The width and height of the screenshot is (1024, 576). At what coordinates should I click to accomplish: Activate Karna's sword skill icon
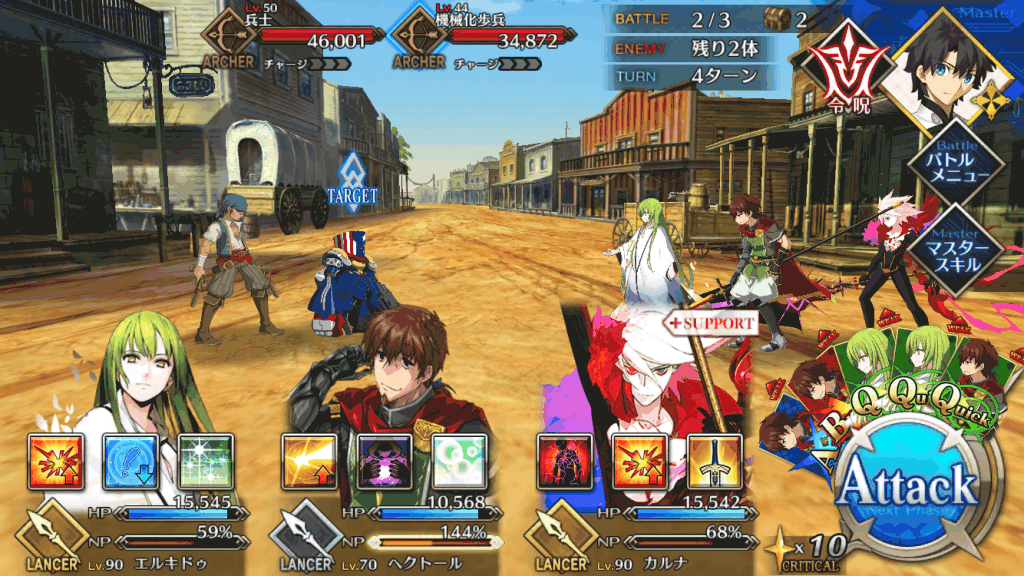click(x=714, y=462)
